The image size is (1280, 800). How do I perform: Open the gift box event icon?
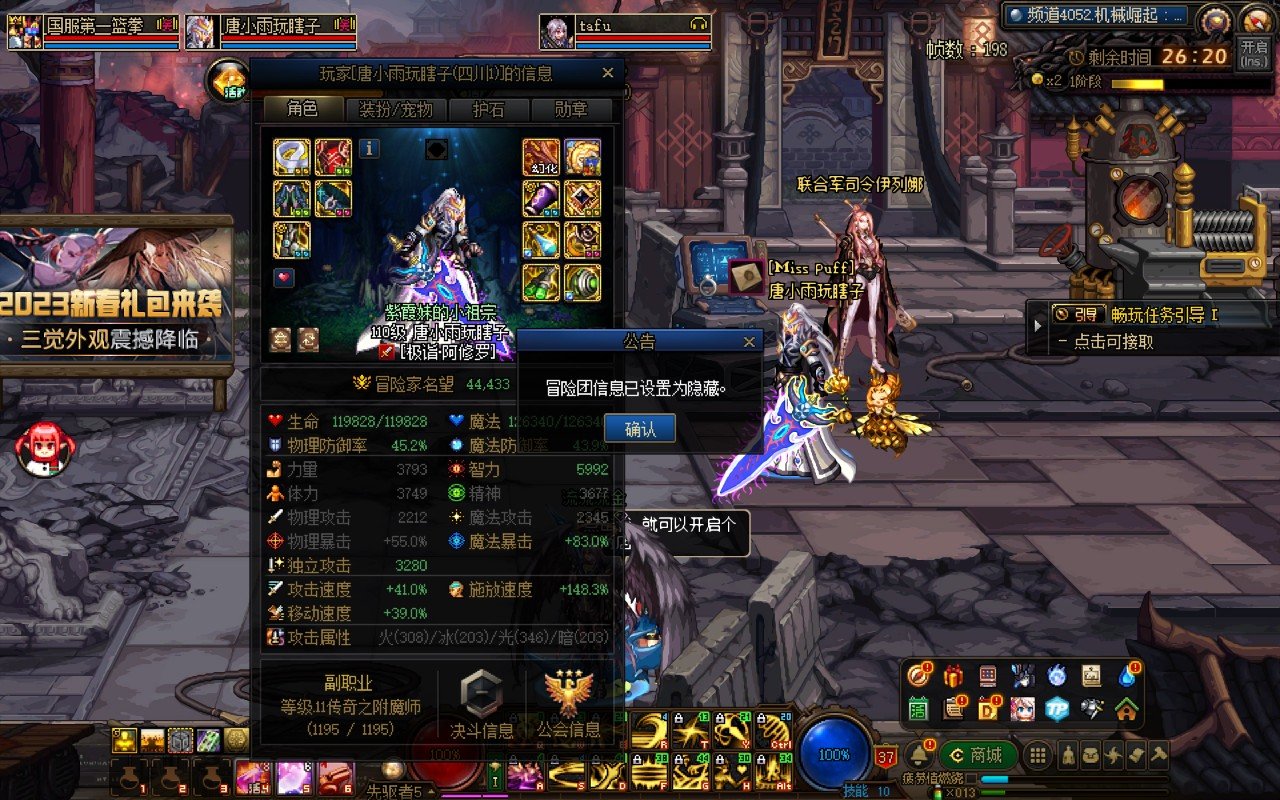click(x=952, y=676)
